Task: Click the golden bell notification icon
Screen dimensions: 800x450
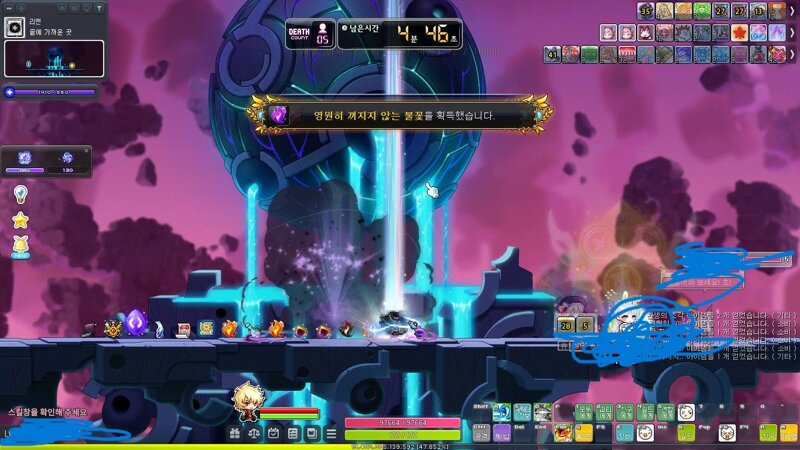Action: pyautogui.click(x=20, y=244)
